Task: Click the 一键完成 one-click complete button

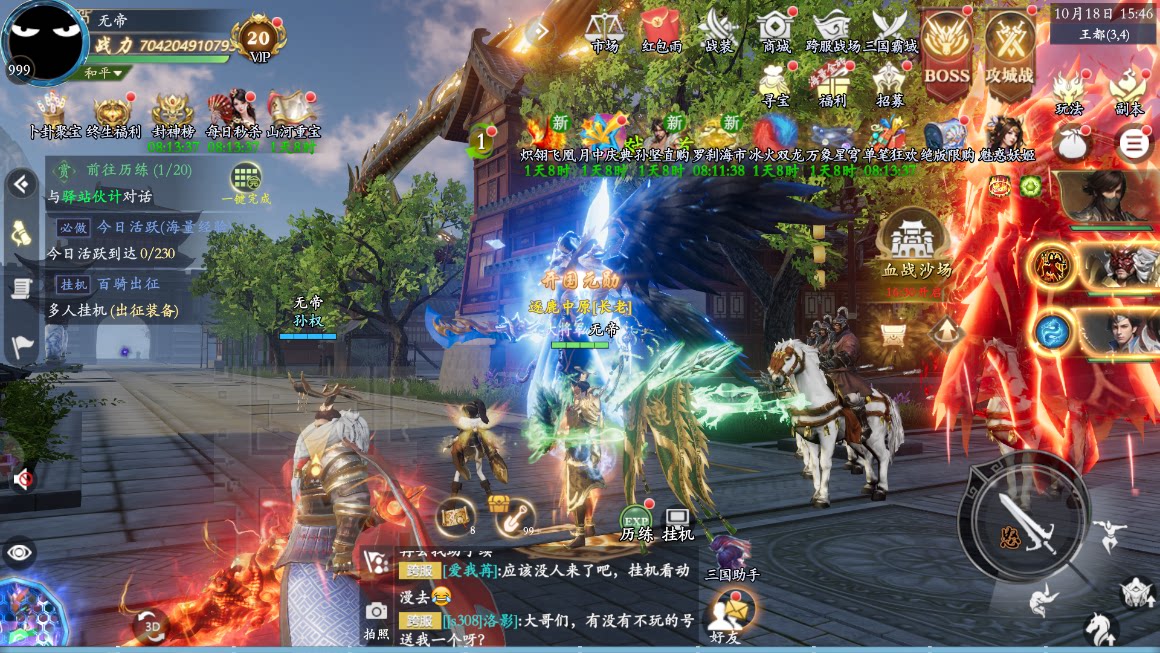Action: [246, 183]
